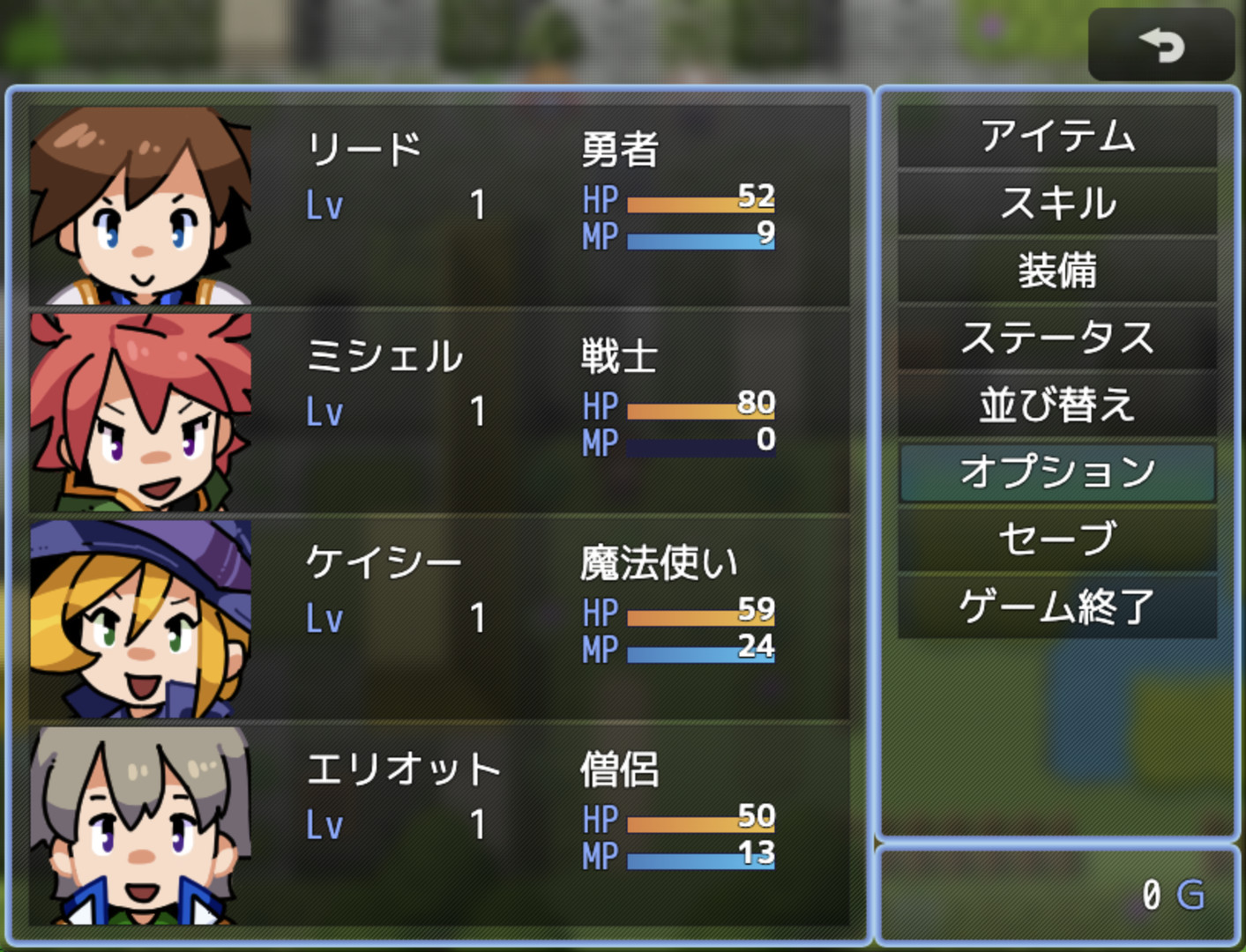
Task: Select the セーブ (Save) command
Action: coord(1057,539)
